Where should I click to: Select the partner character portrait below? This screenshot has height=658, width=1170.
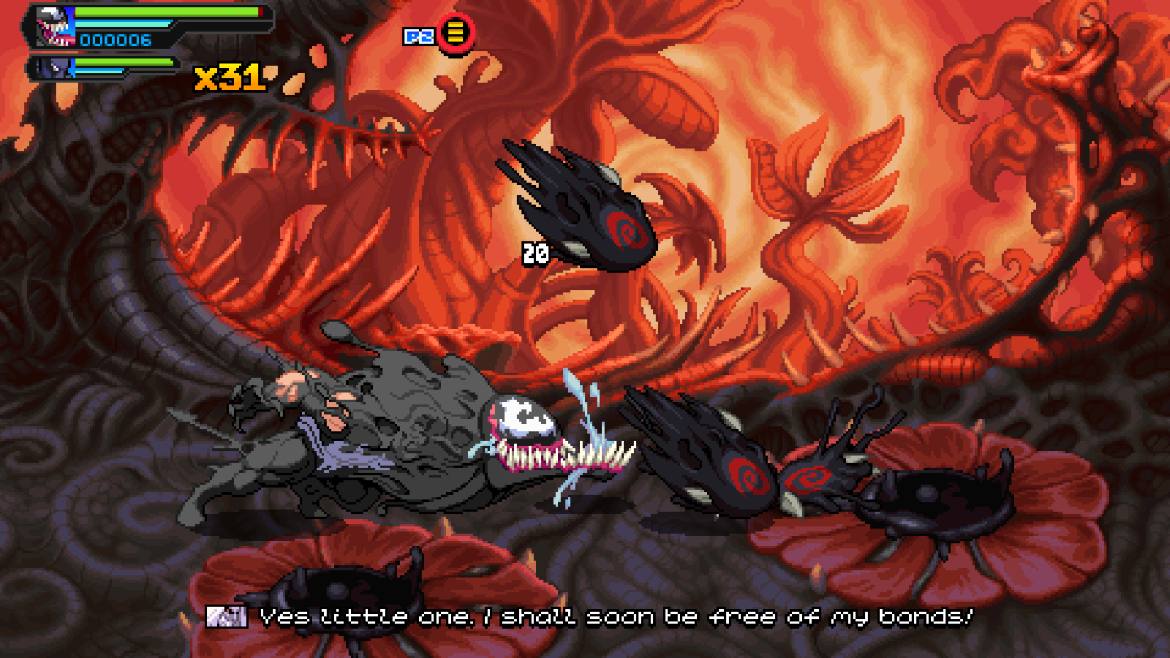point(54,68)
